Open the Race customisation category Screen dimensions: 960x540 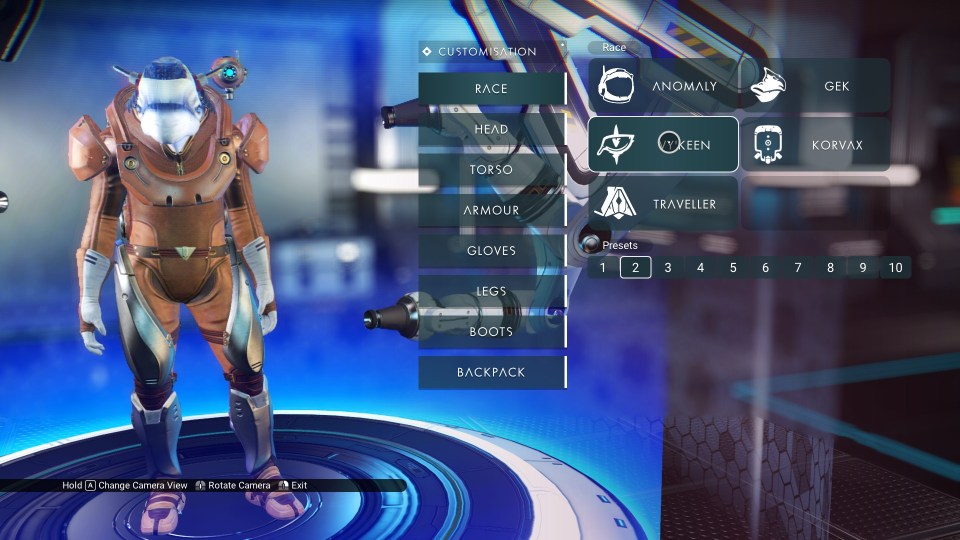click(x=492, y=88)
